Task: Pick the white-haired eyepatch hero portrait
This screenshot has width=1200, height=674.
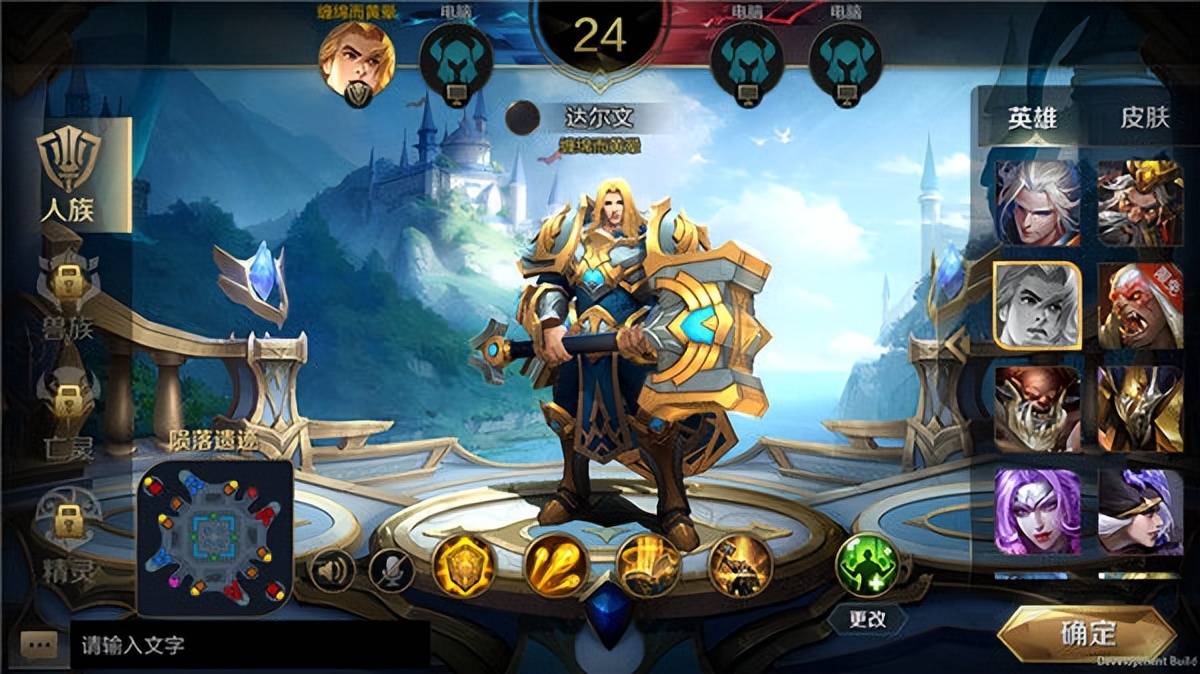Action: (1037, 202)
